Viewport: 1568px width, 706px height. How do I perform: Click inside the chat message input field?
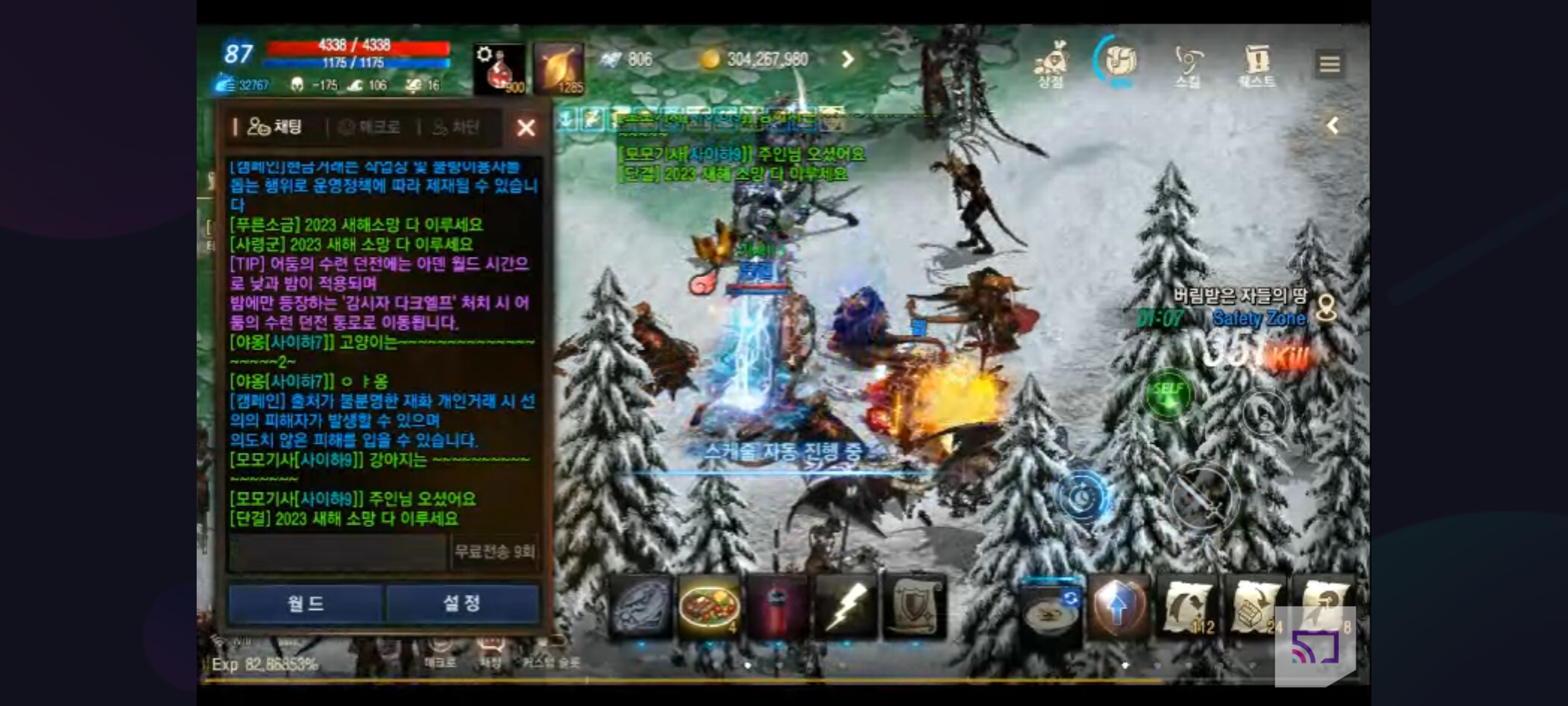click(333, 551)
